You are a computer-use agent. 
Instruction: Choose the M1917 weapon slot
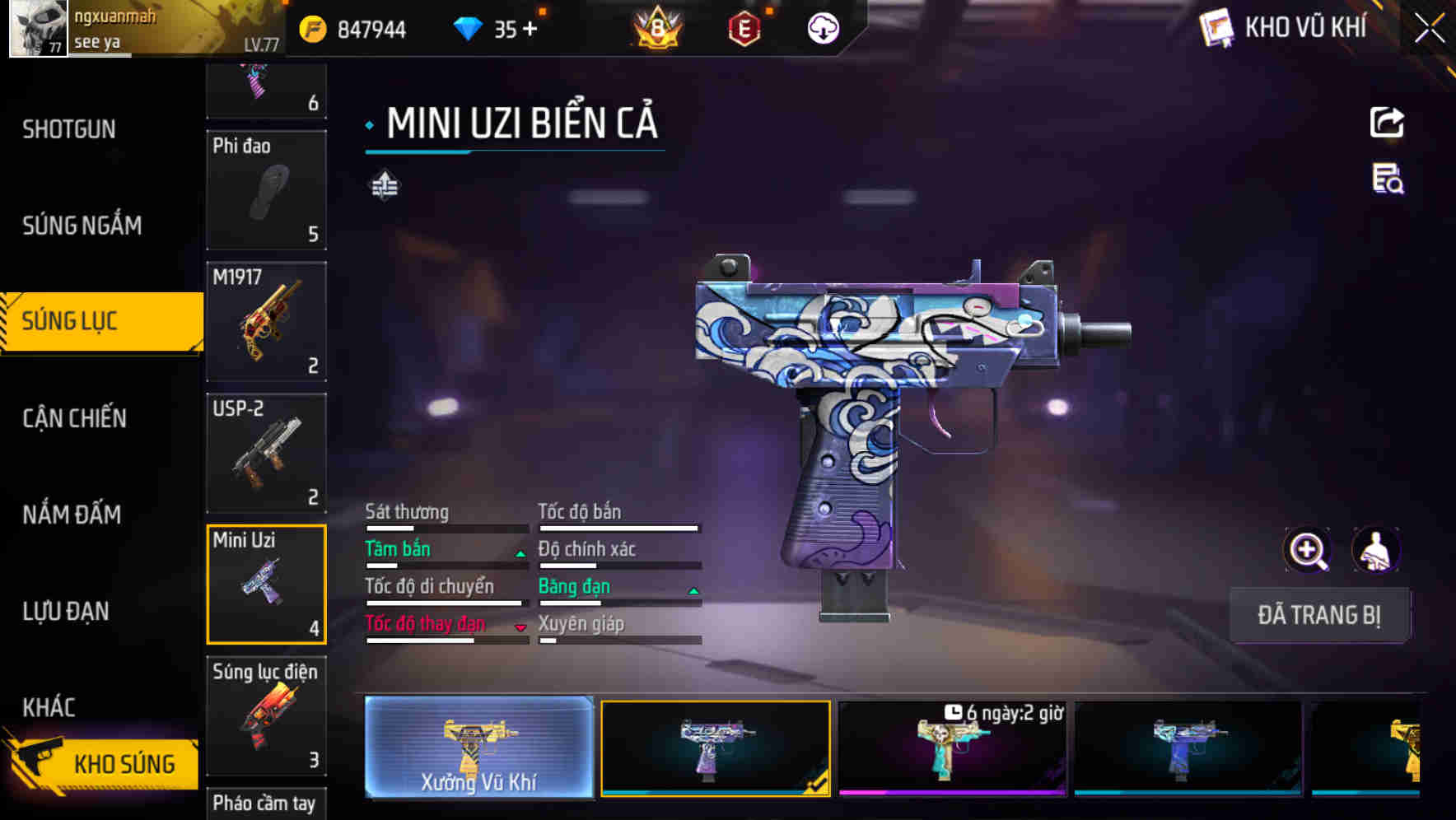tap(266, 321)
